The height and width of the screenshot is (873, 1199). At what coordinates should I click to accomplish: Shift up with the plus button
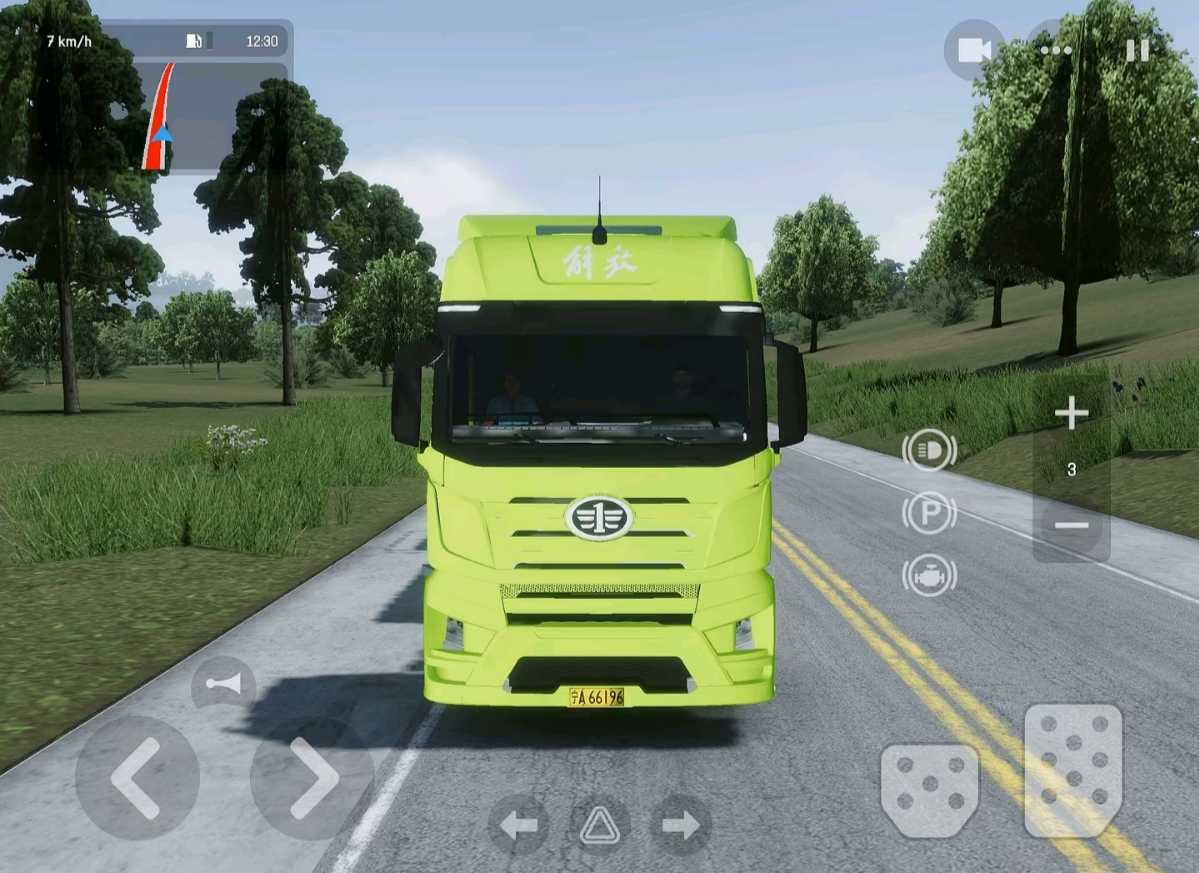pos(1071,413)
